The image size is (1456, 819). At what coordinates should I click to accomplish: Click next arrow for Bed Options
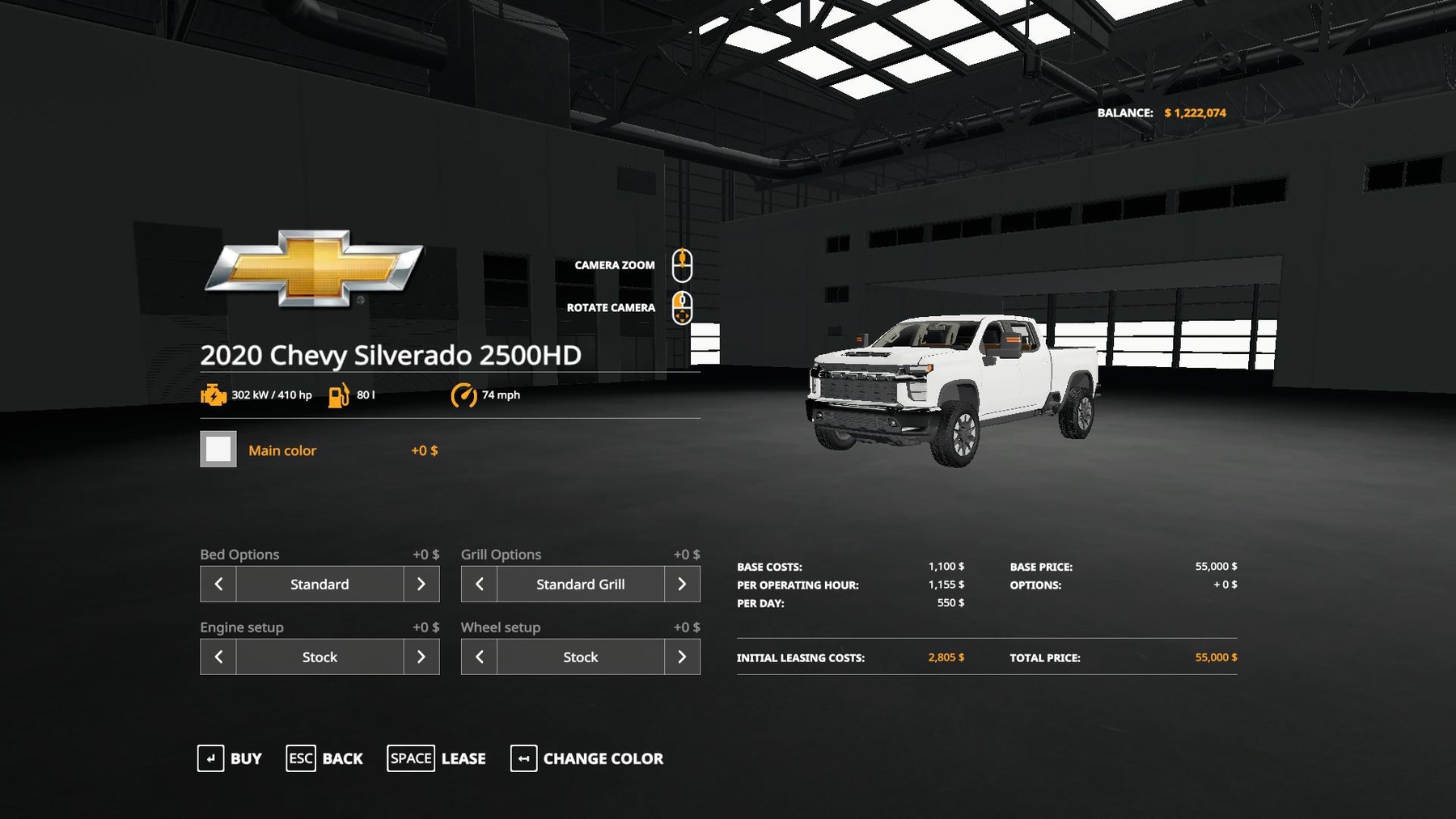[421, 584]
